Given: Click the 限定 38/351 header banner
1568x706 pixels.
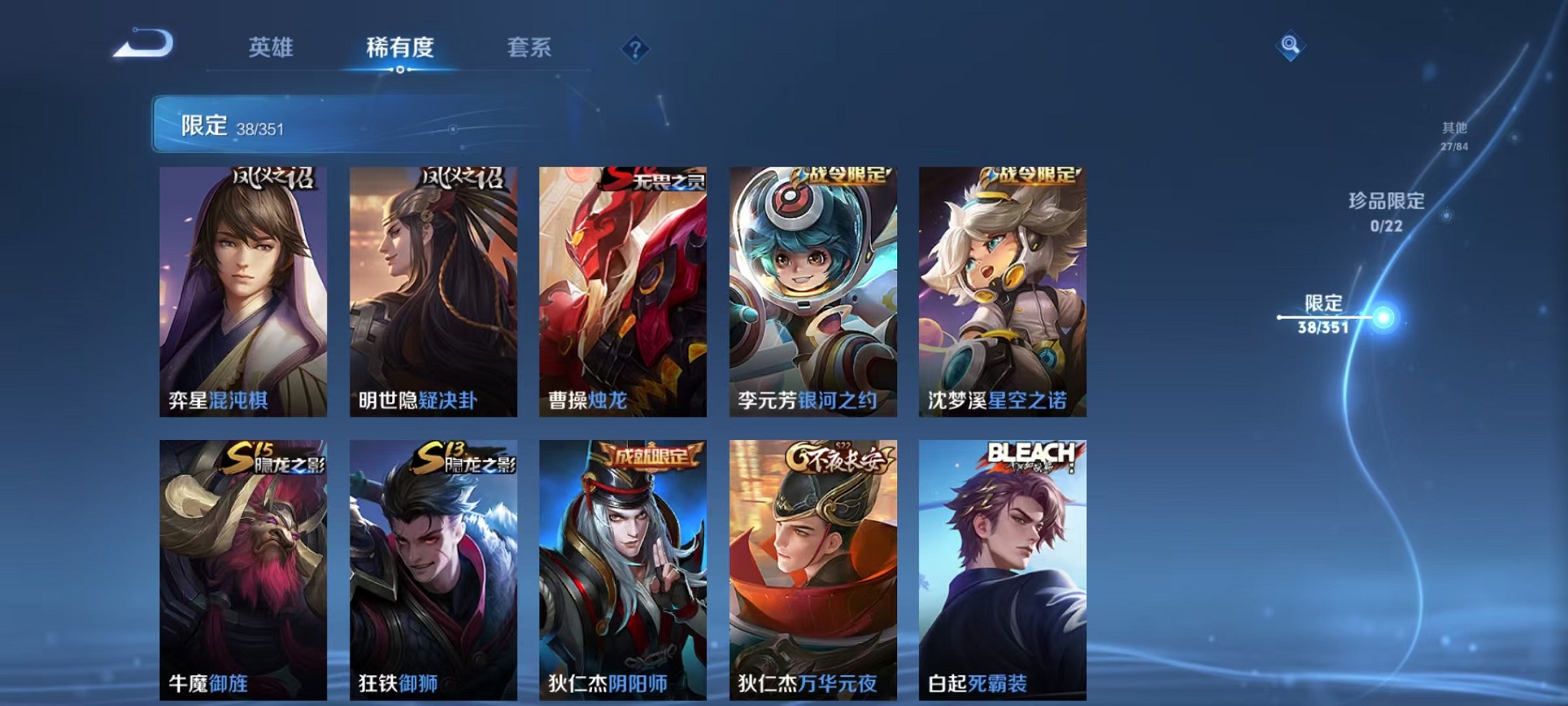Looking at the screenshot, I should point(354,123).
